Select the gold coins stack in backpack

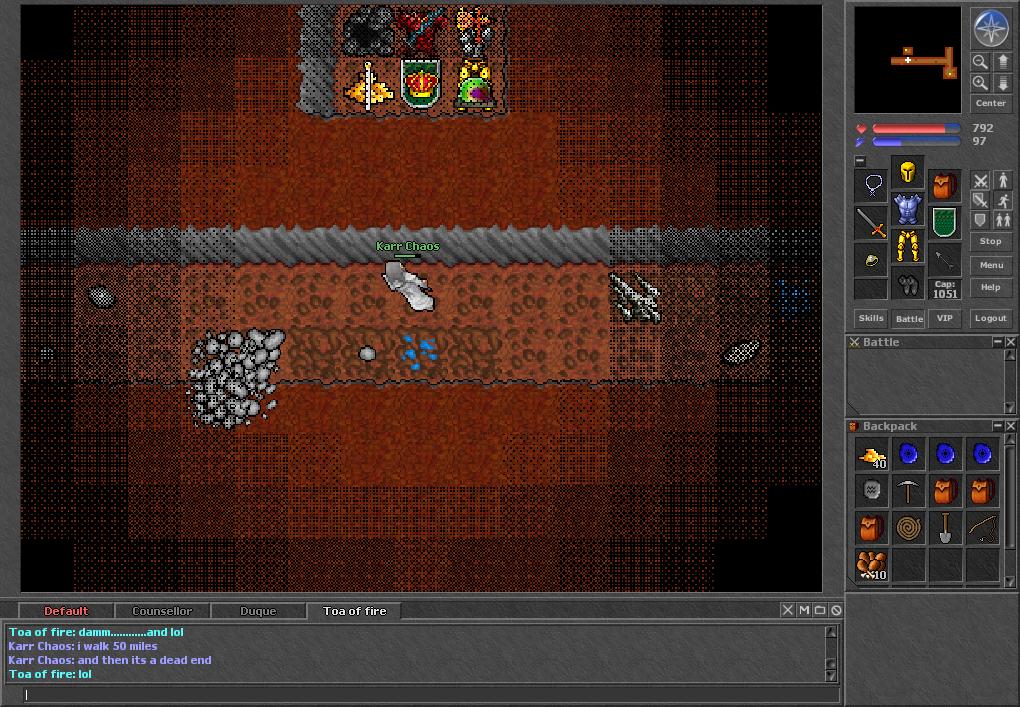[871, 455]
